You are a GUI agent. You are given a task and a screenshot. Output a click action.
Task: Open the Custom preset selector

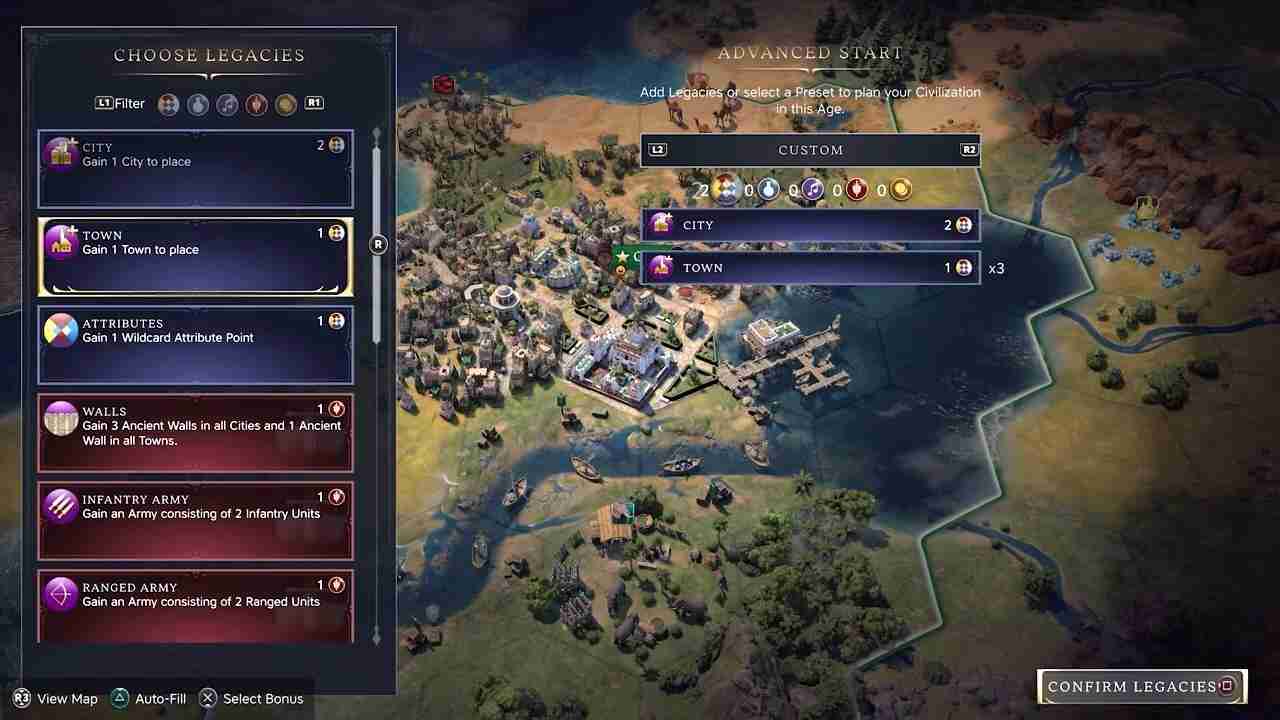[810, 150]
